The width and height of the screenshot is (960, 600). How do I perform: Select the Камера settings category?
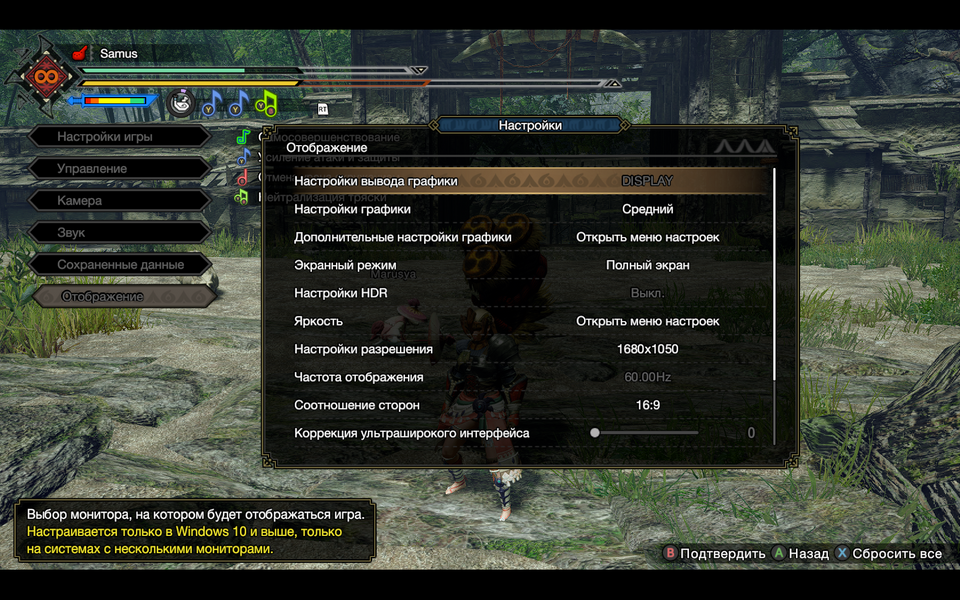pyautogui.click(x=118, y=201)
